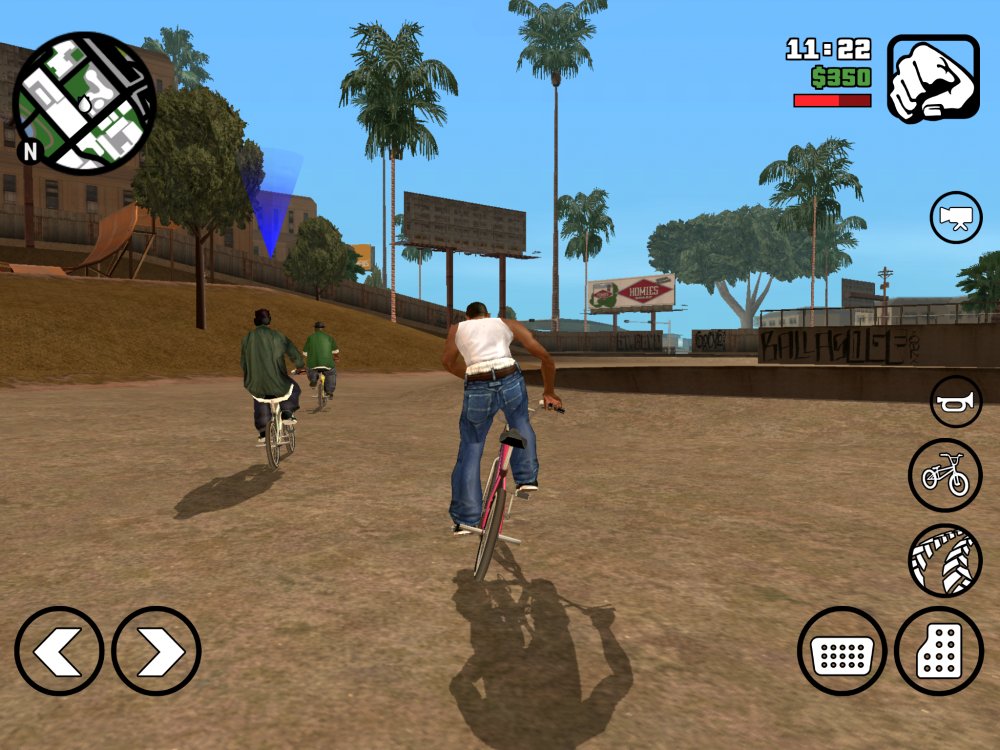Image resolution: width=1000 pixels, height=750 pixels.
Task: Steer right with the right arrow button
Action: pos(156,651)
